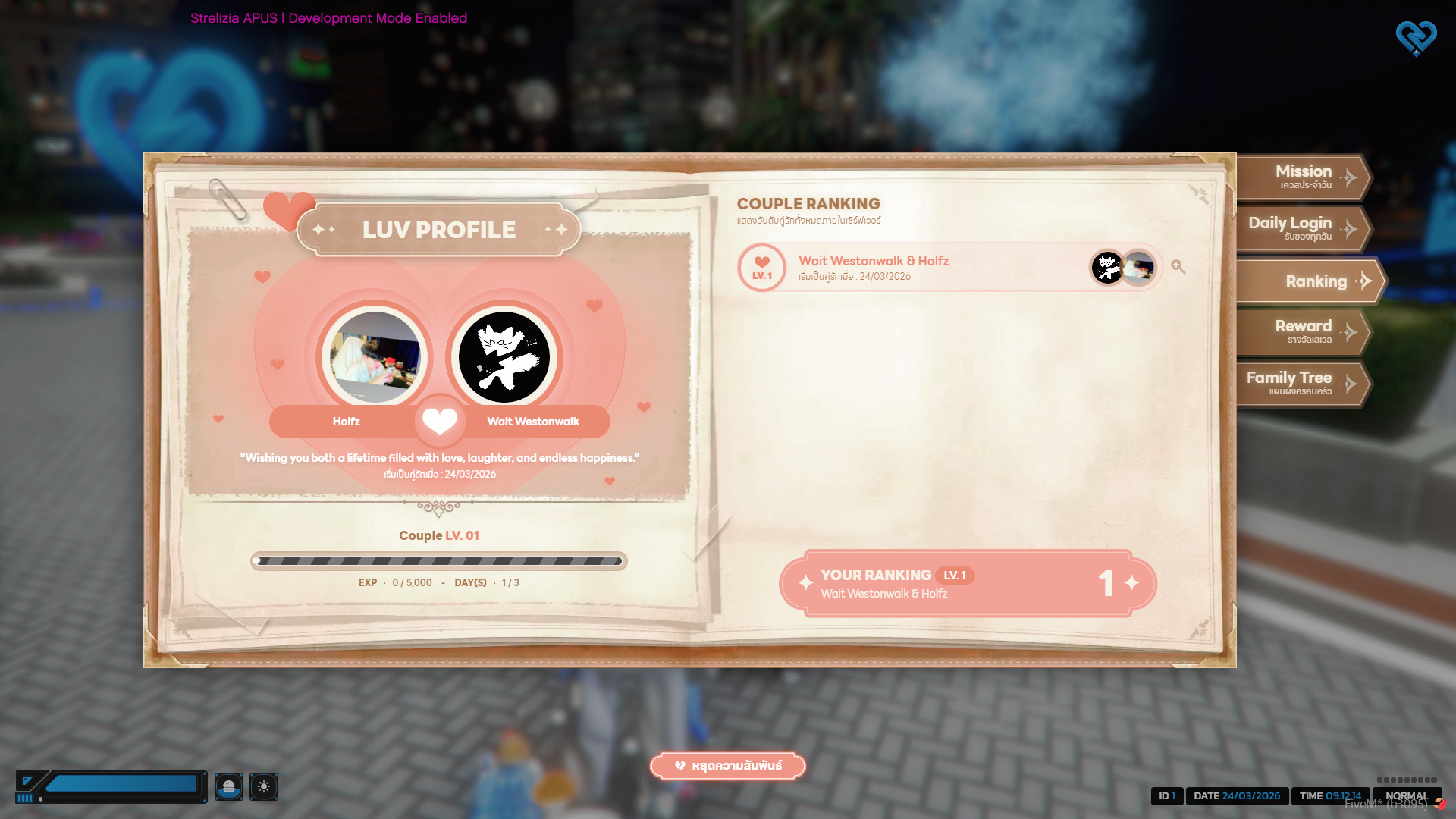Click the blue heart logo in the corner
This screenshot has width=1456, height=819.
coord(1416,38)
